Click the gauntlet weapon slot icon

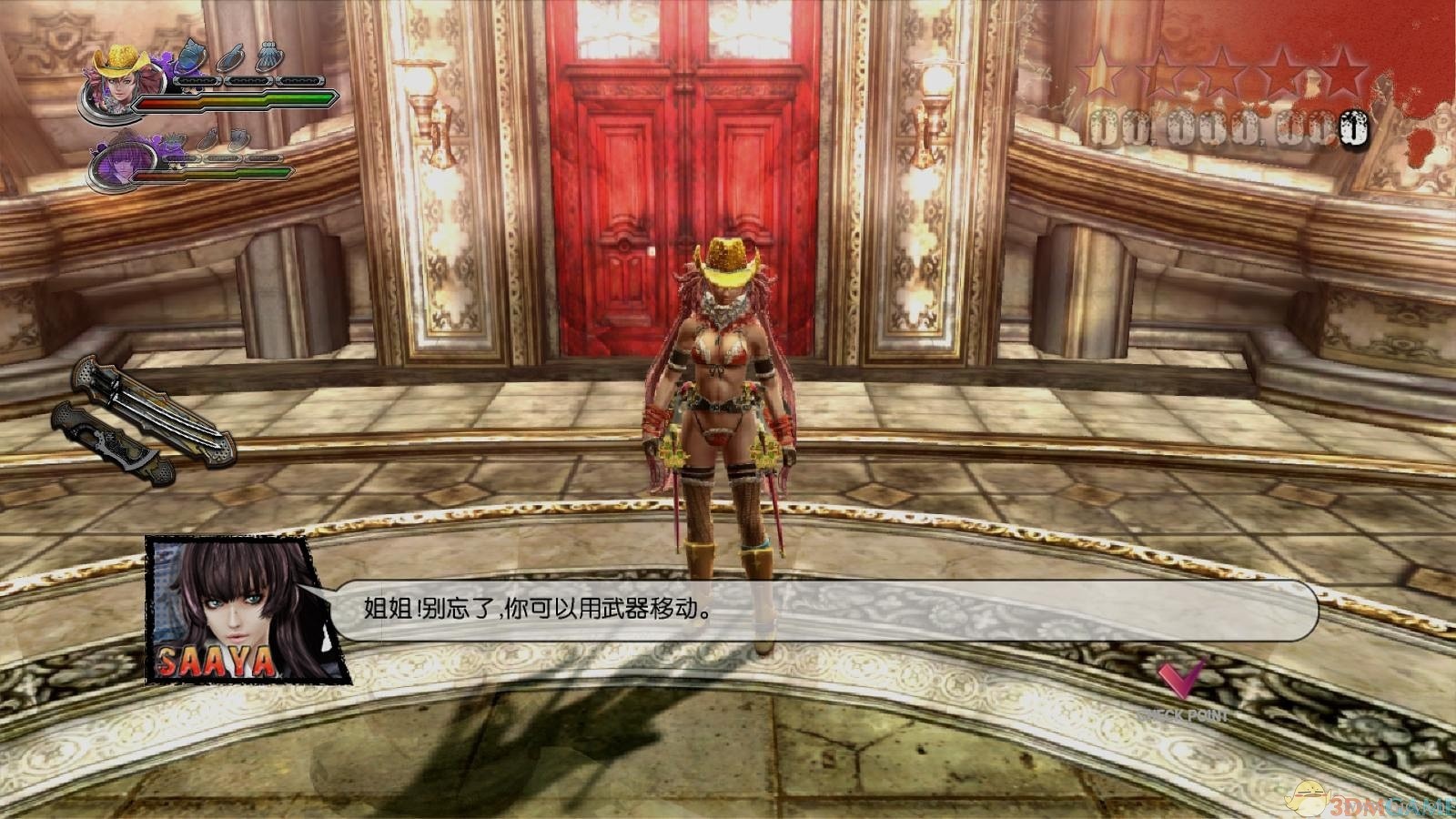tap(269, 56)
